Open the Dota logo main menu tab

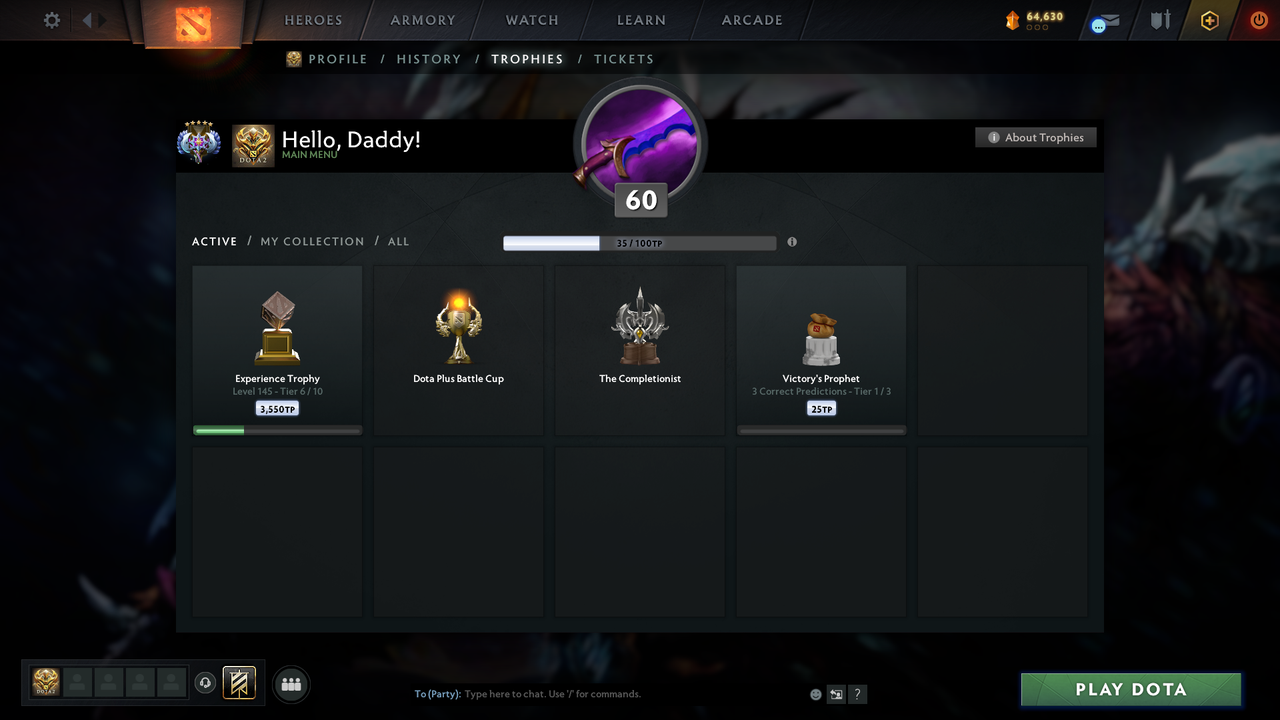(196, 22)
